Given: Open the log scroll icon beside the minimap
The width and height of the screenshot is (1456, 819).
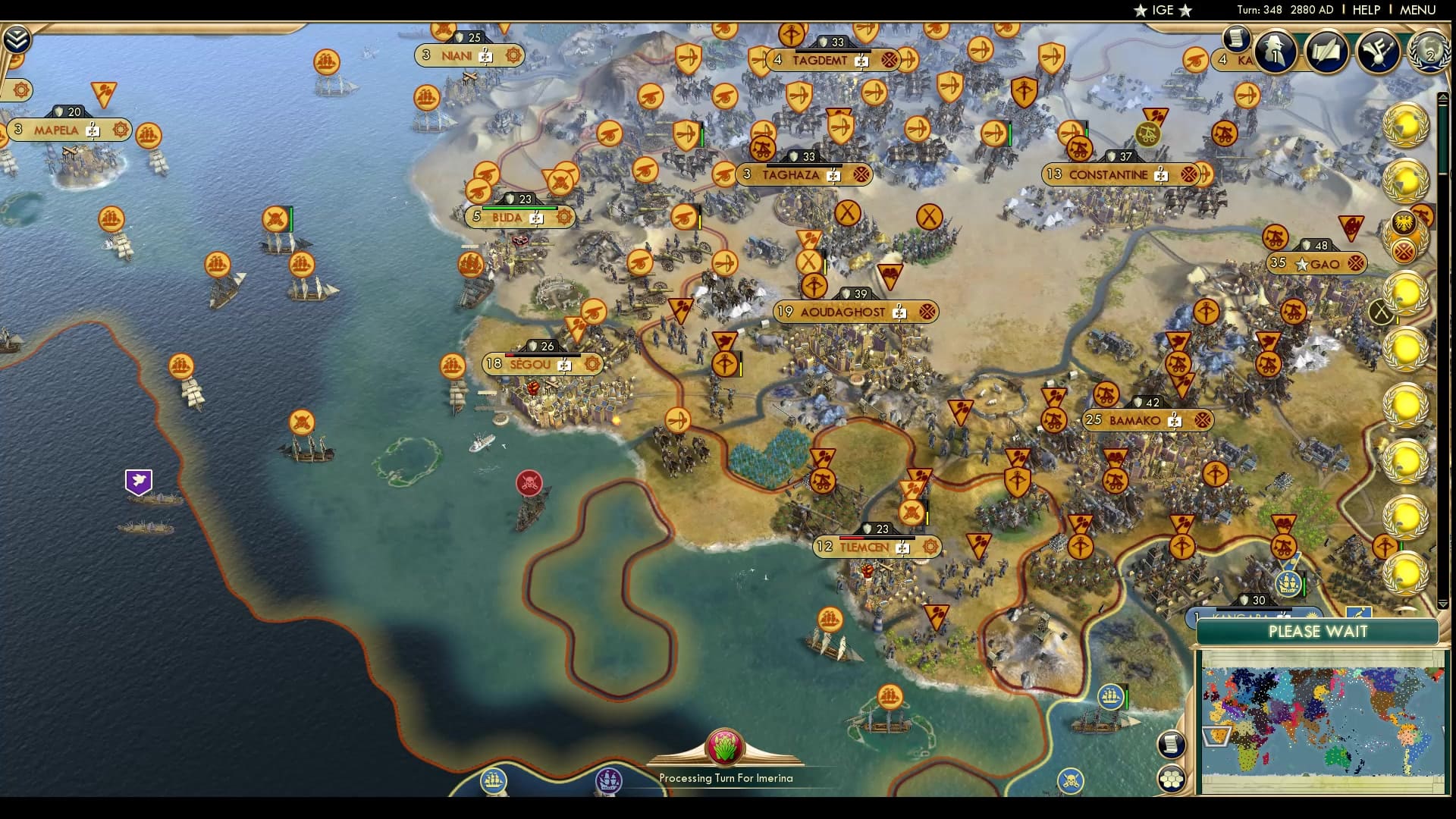Looking at the screenshot, I should click(x=1171, y=745).
